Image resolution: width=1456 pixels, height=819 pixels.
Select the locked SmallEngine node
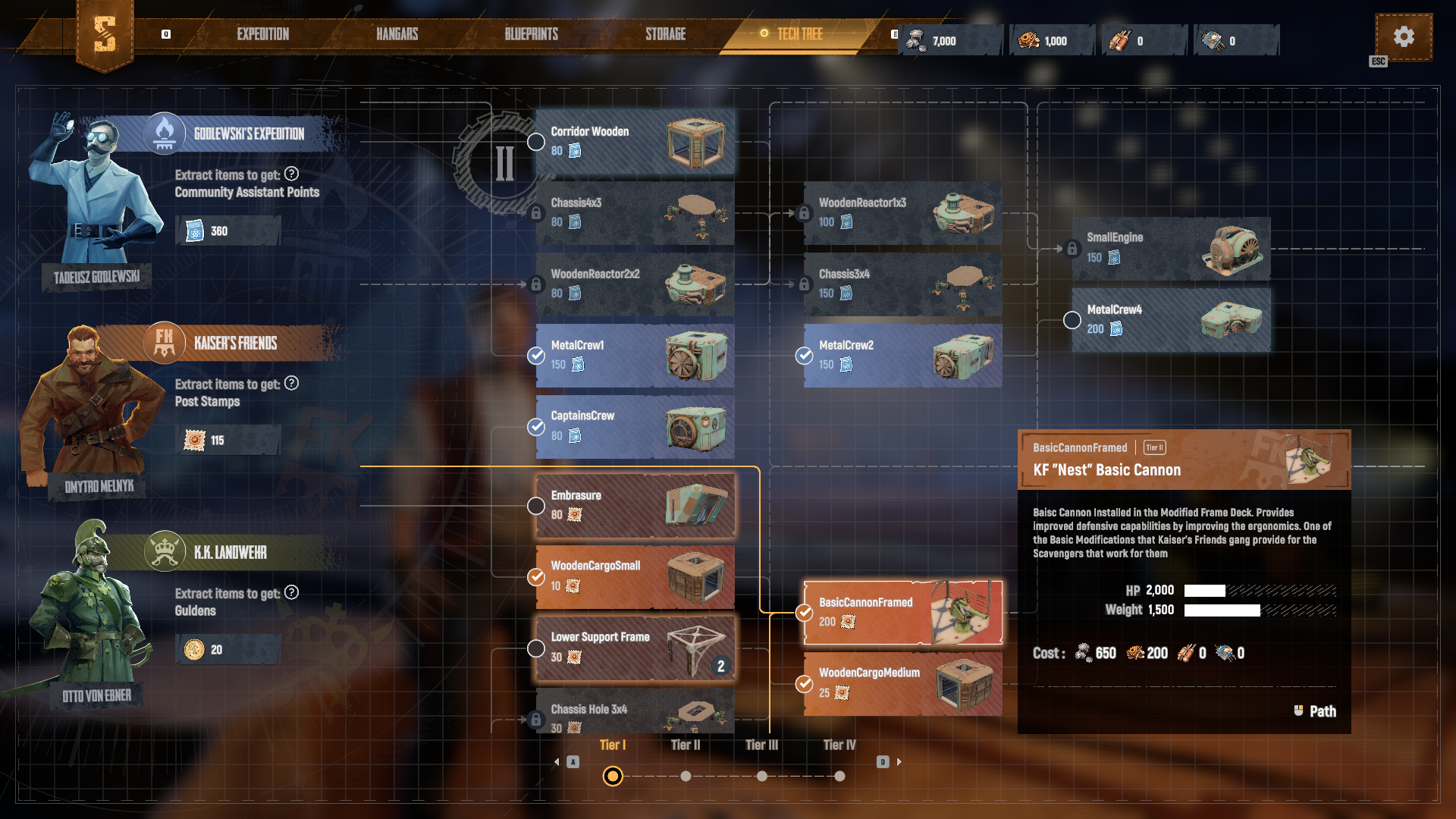(1171, 248)
